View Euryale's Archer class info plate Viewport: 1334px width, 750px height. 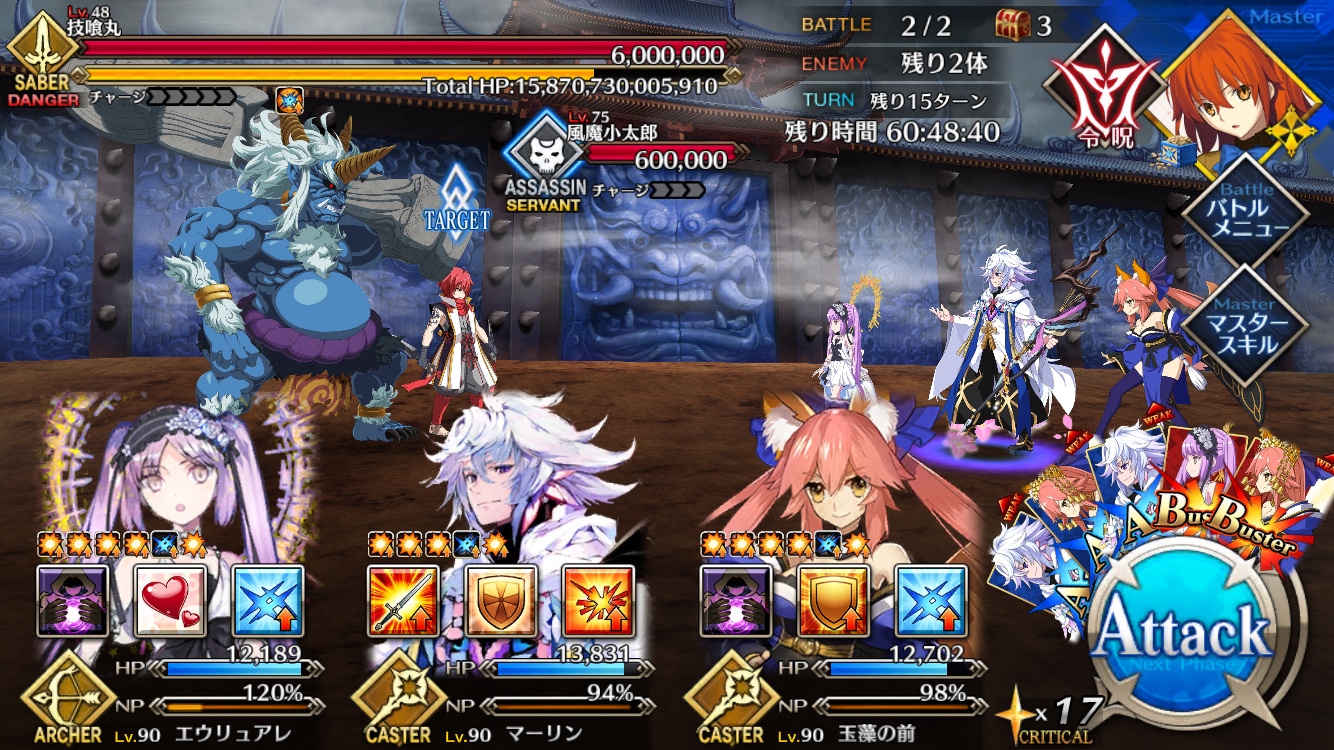click(70, 710)
